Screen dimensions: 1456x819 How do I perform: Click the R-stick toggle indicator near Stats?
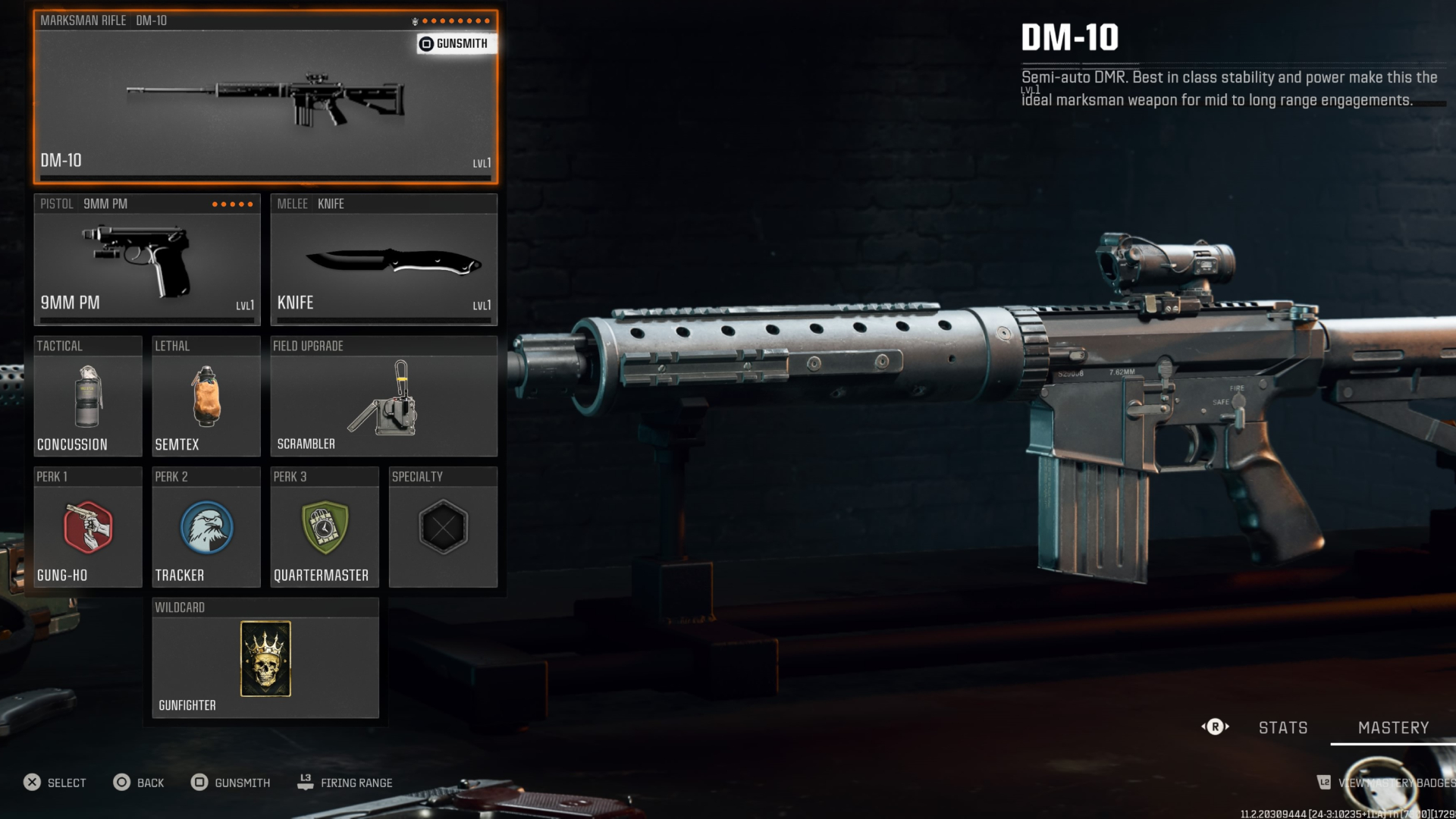pyautogui.click(x=1216, y=726)
